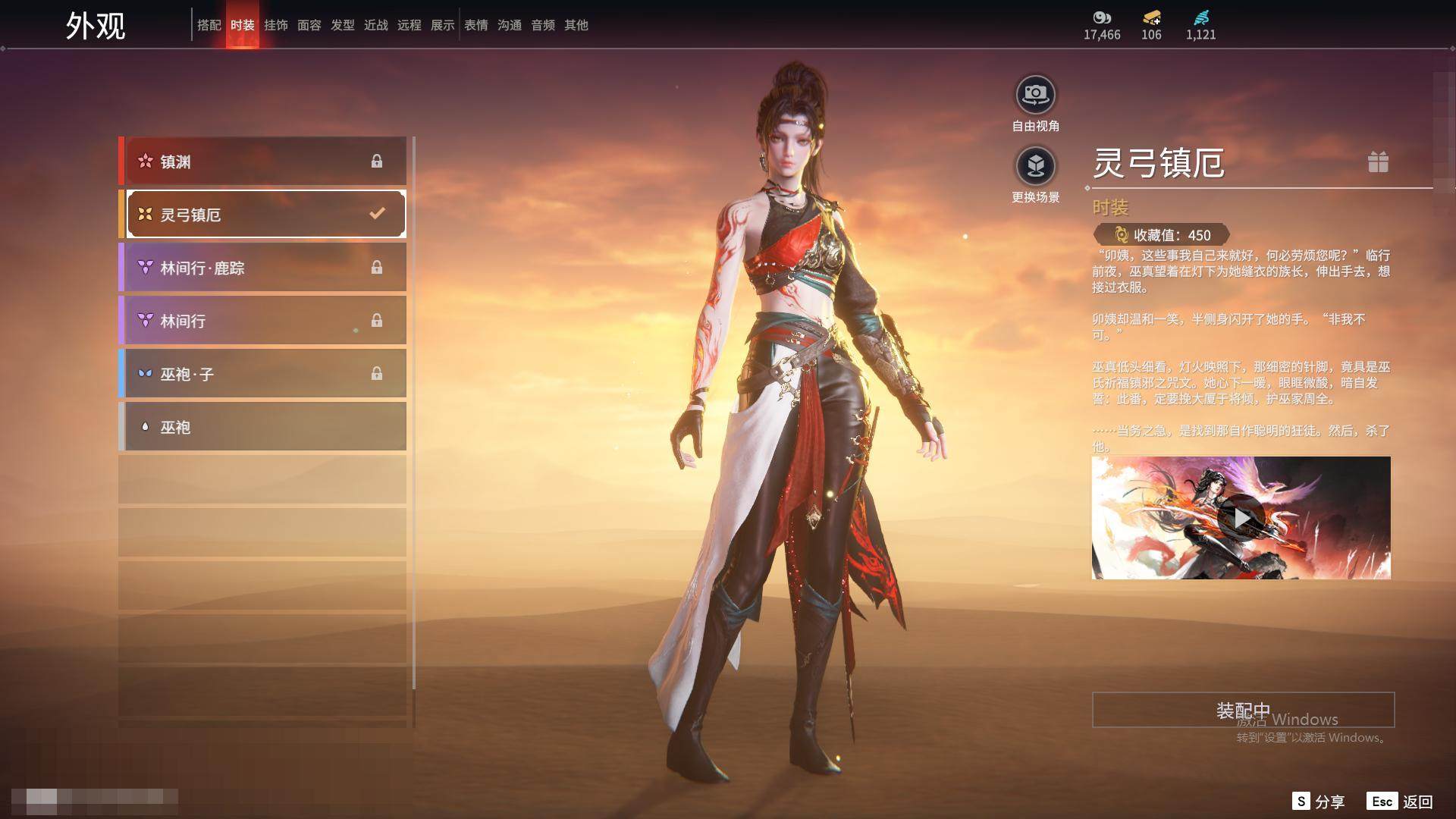Select the 巫袍 outfit entry
This screenshot has width=1456, height=819.
click(x=264, y=427)
